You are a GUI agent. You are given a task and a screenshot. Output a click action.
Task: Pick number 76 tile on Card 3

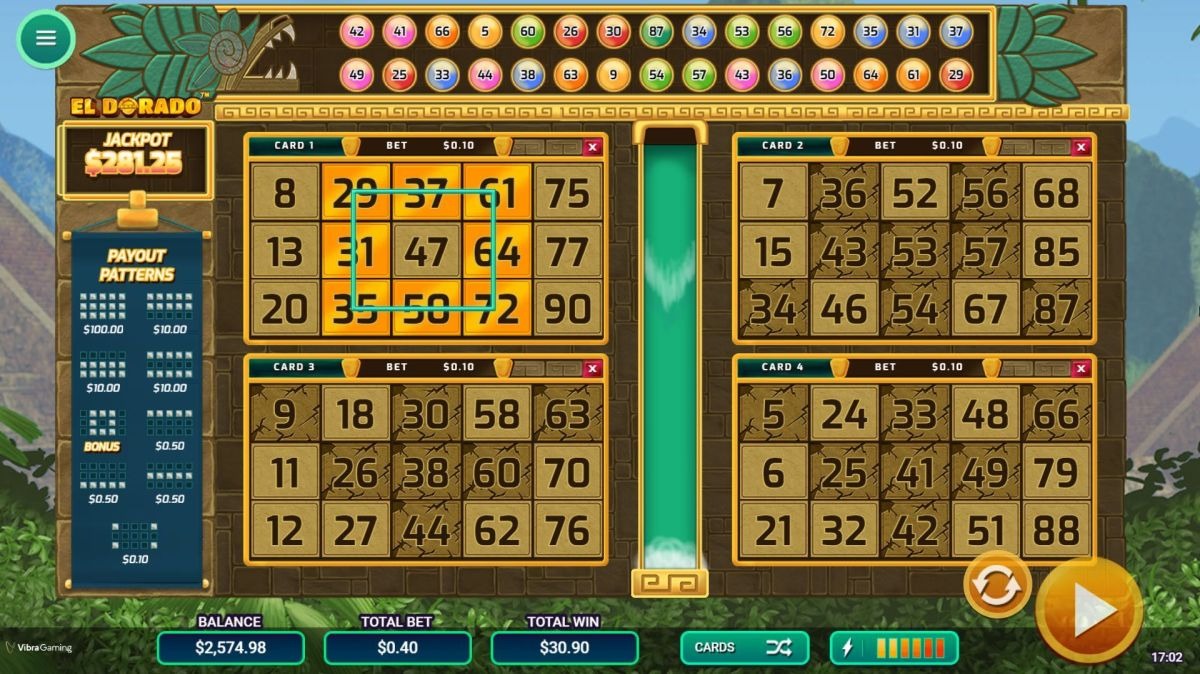point(568,531)
